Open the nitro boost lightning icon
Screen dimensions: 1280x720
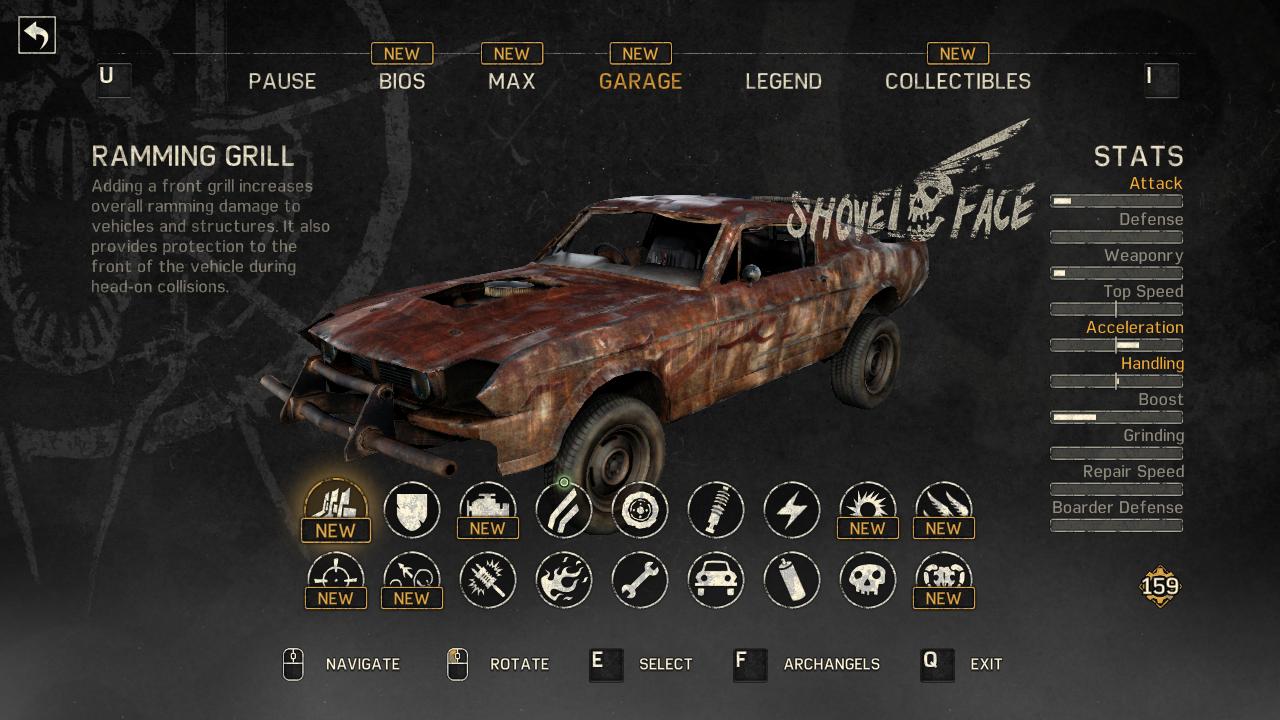tap(792, 510)
